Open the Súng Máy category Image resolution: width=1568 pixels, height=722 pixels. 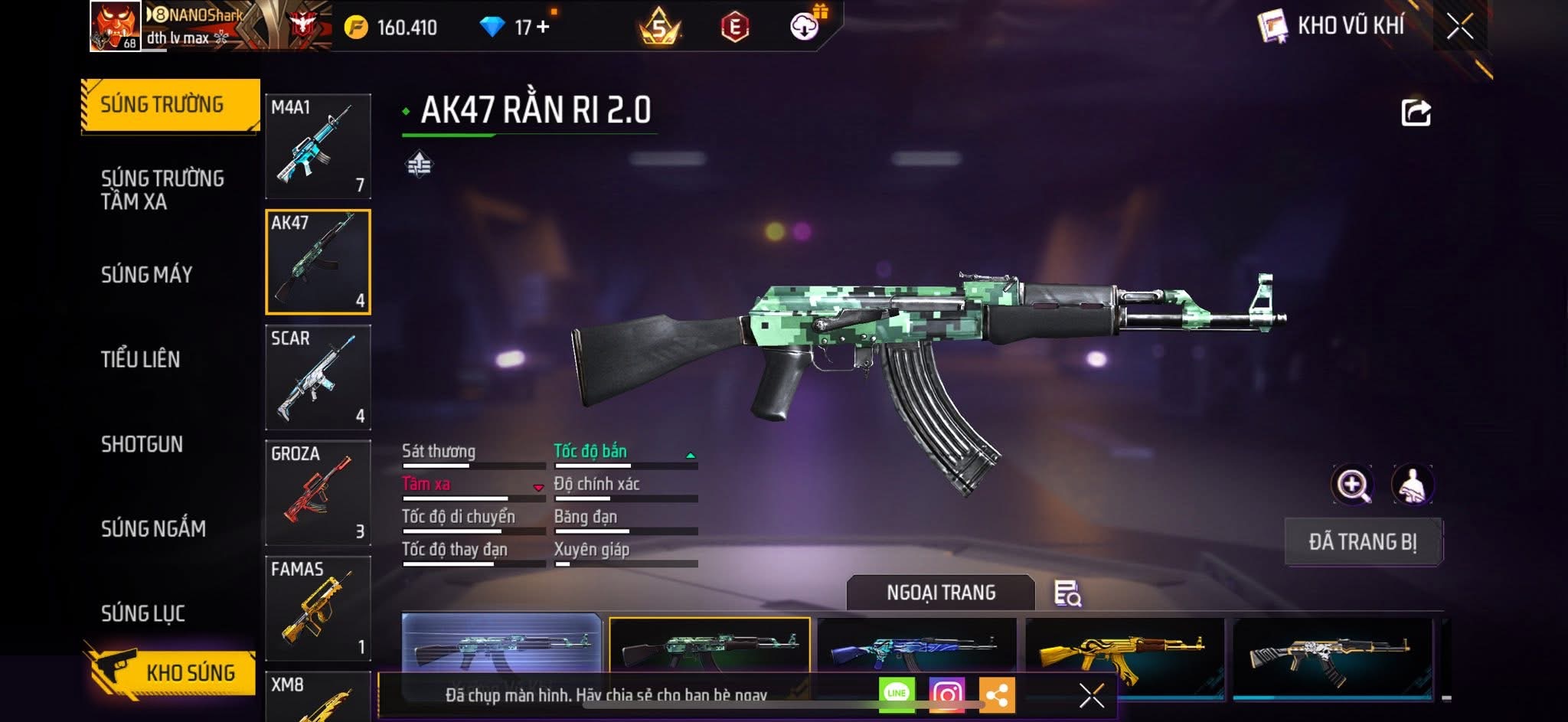[x=147, y=275]
